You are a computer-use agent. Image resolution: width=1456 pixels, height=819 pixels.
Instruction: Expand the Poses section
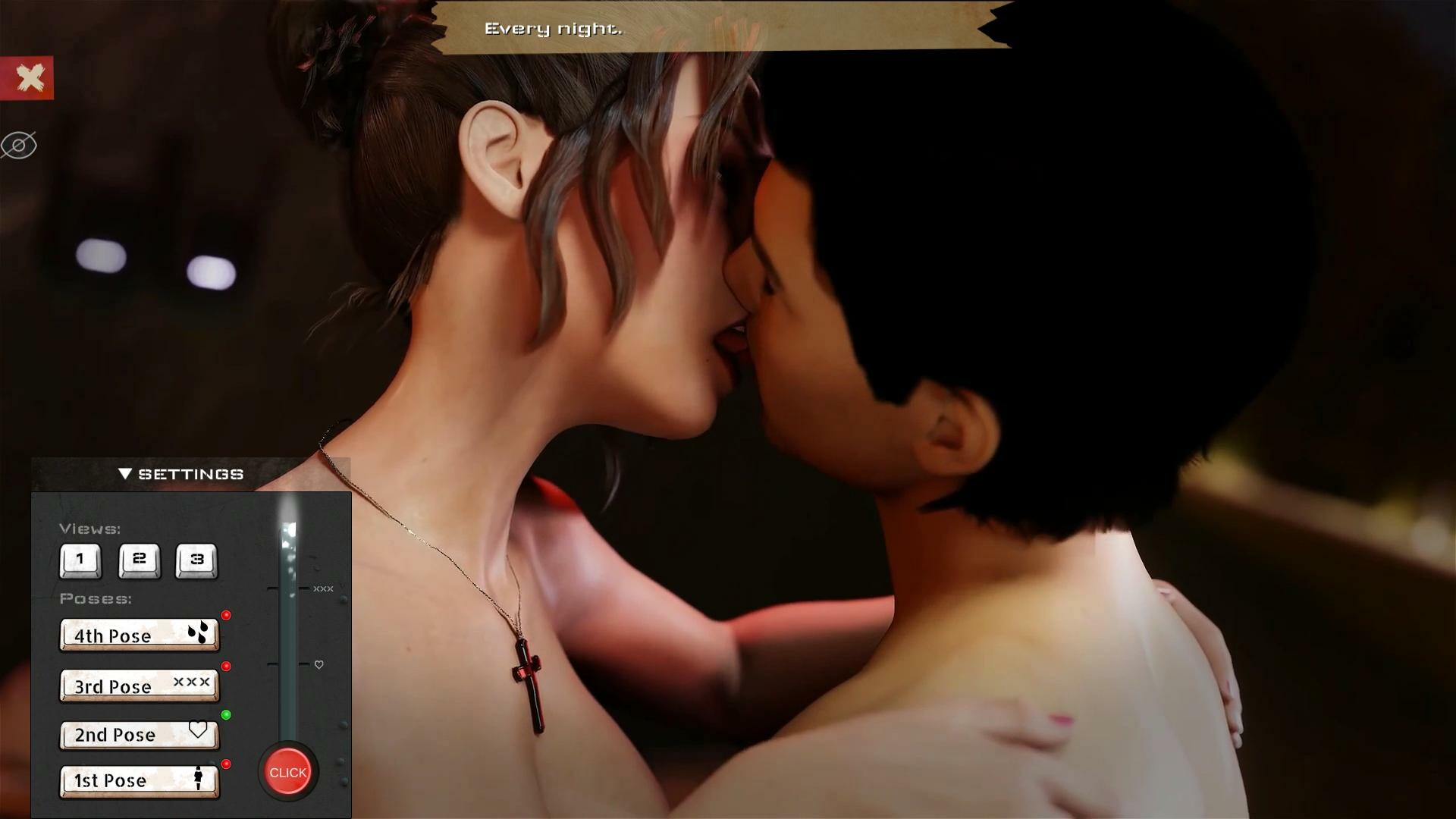[96, 598]
